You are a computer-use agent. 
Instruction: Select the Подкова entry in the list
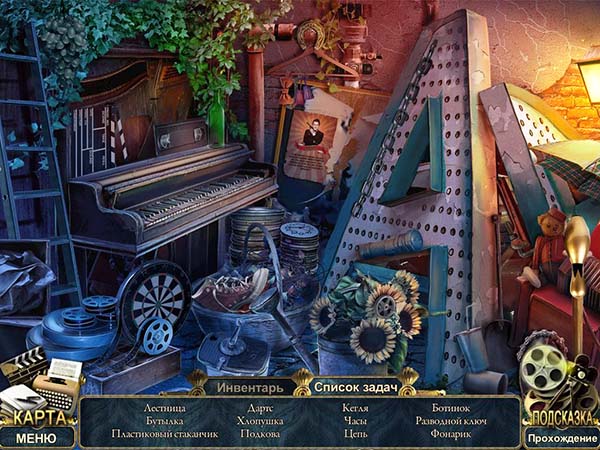[x=261, y=434]
